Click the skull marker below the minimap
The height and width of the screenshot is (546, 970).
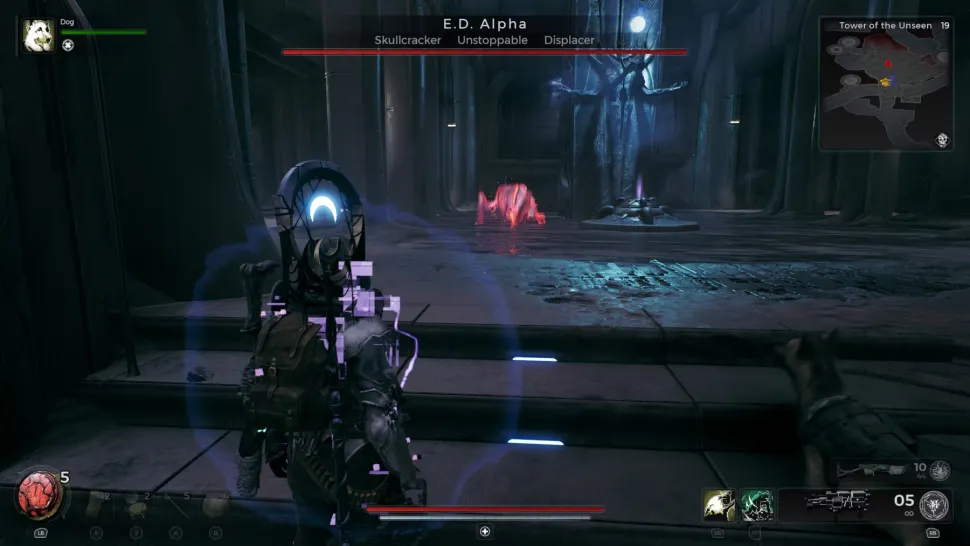[x=942, y=142]
